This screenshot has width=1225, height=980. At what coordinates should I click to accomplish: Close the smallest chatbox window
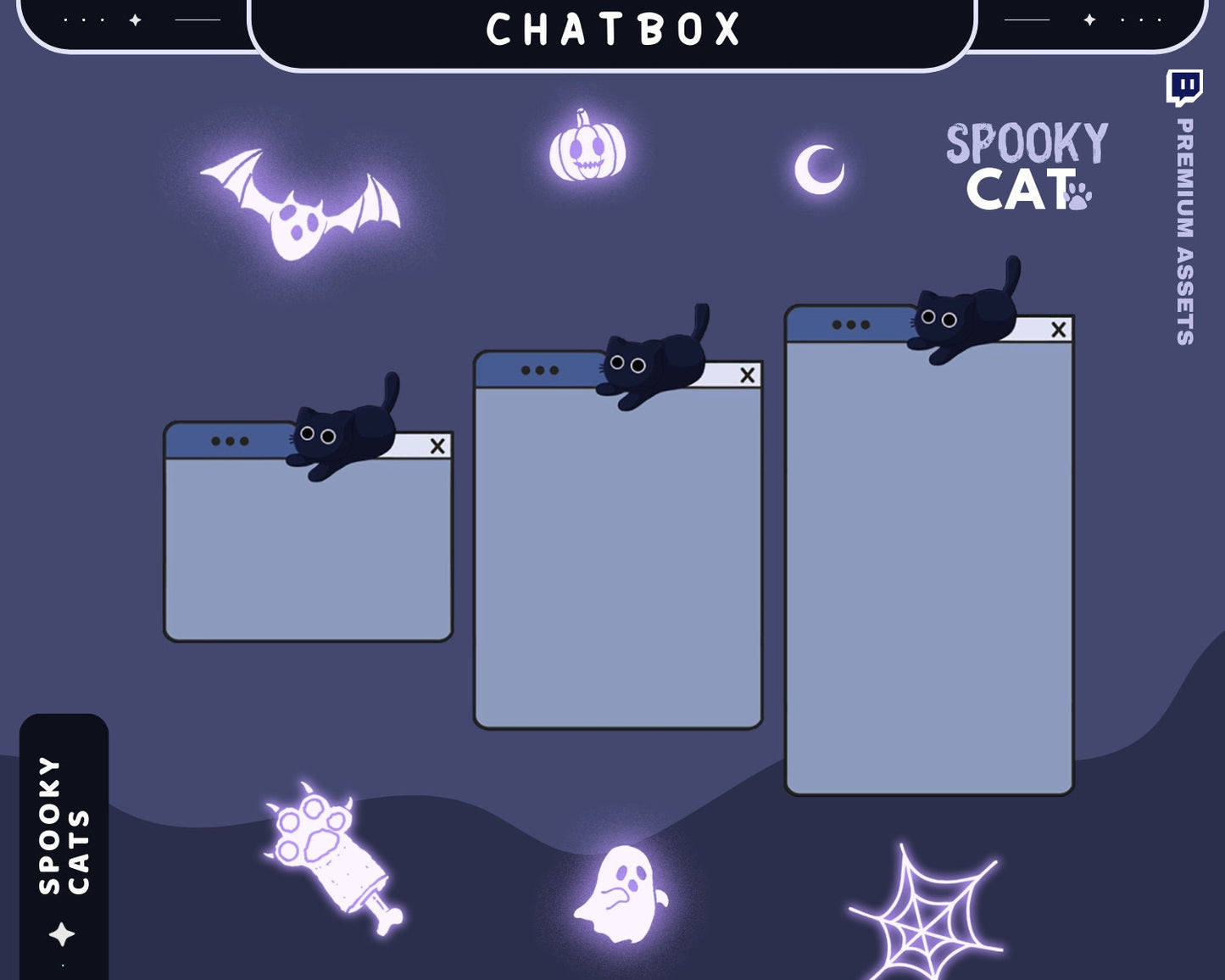click(x=437, y=446)
